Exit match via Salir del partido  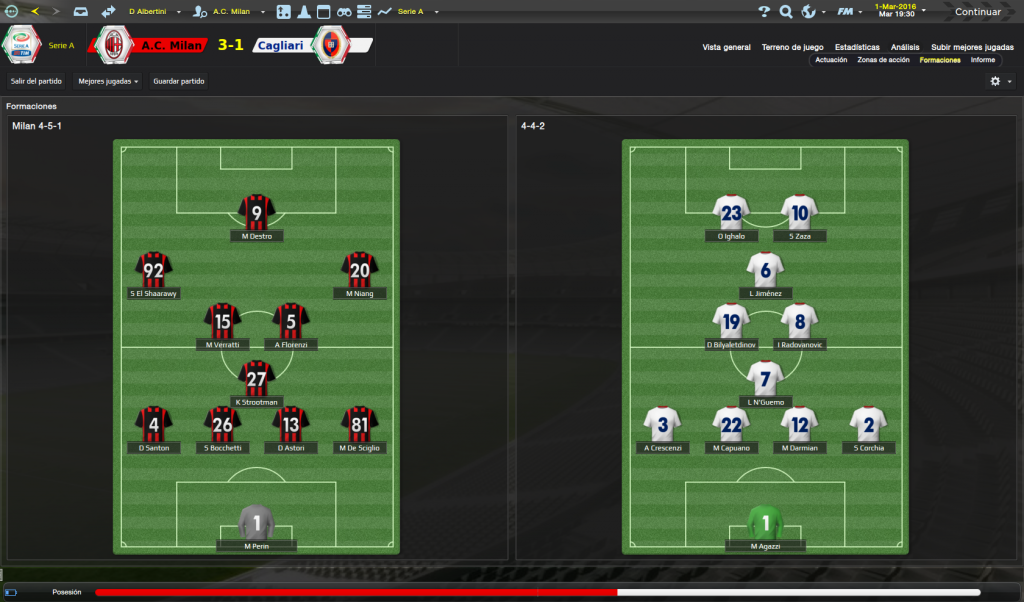(x=37, y=81)
